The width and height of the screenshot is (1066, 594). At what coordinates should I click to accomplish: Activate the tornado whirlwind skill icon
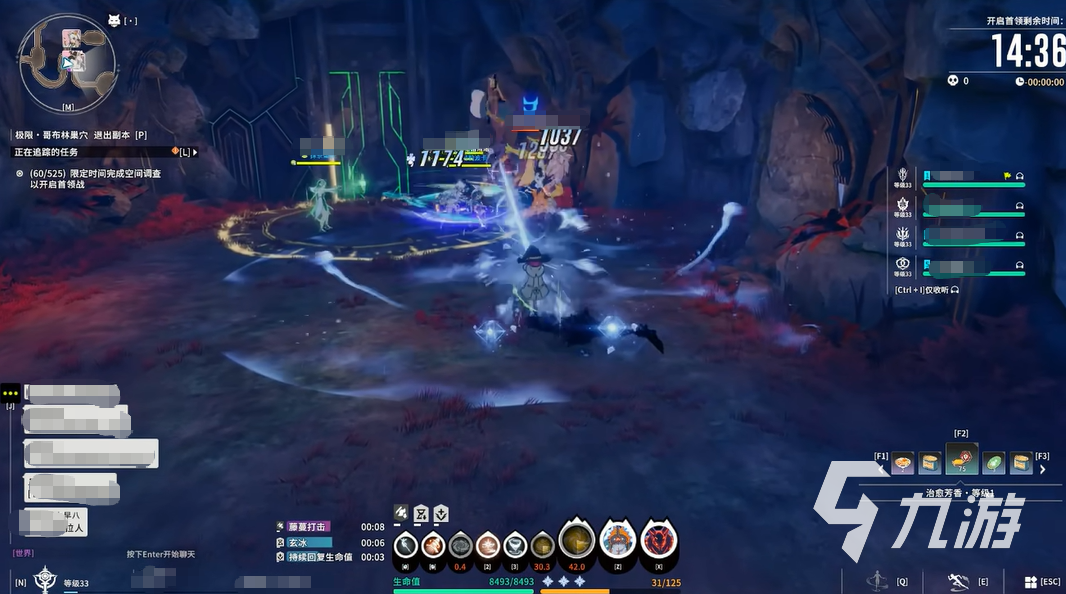point(514,545)
